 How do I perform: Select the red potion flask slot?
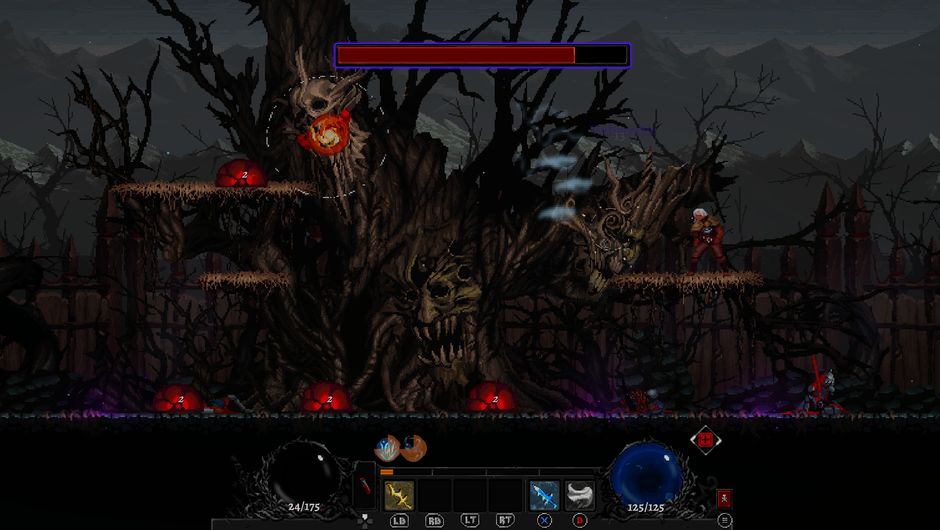point(365,489)
